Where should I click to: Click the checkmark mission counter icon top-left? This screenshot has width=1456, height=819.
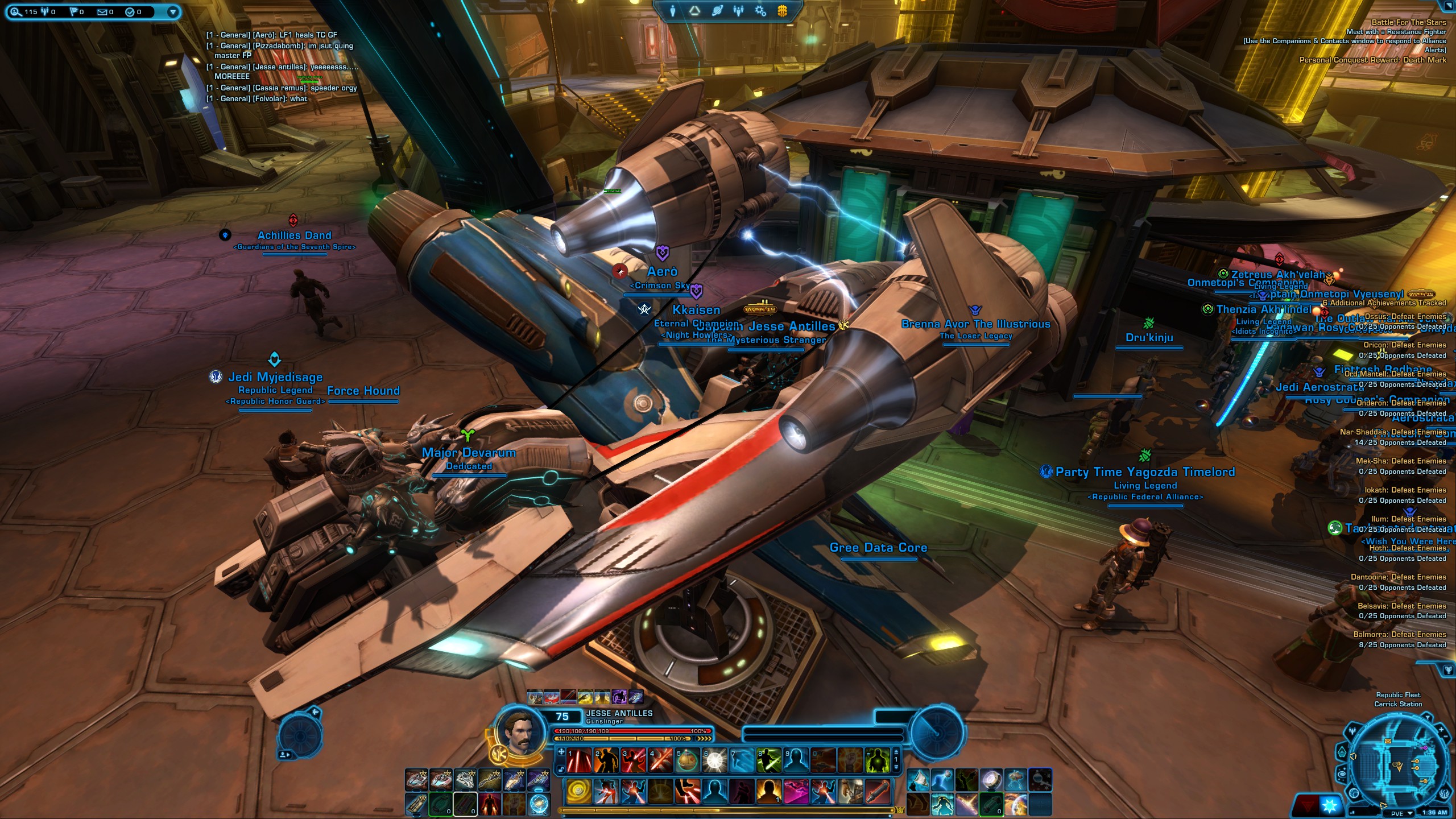pyautogui.click(x=130, y=12)
